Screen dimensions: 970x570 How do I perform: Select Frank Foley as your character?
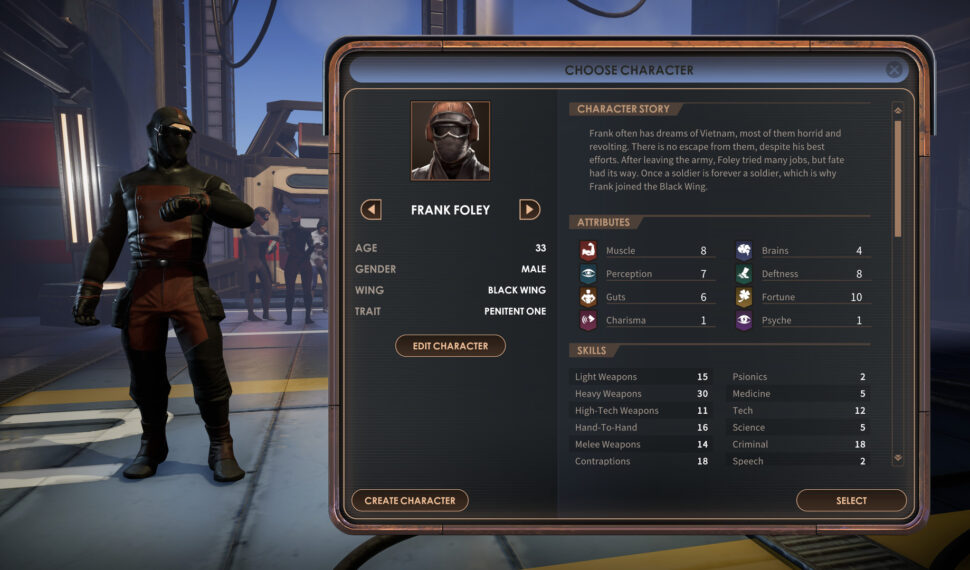[851, 500]
